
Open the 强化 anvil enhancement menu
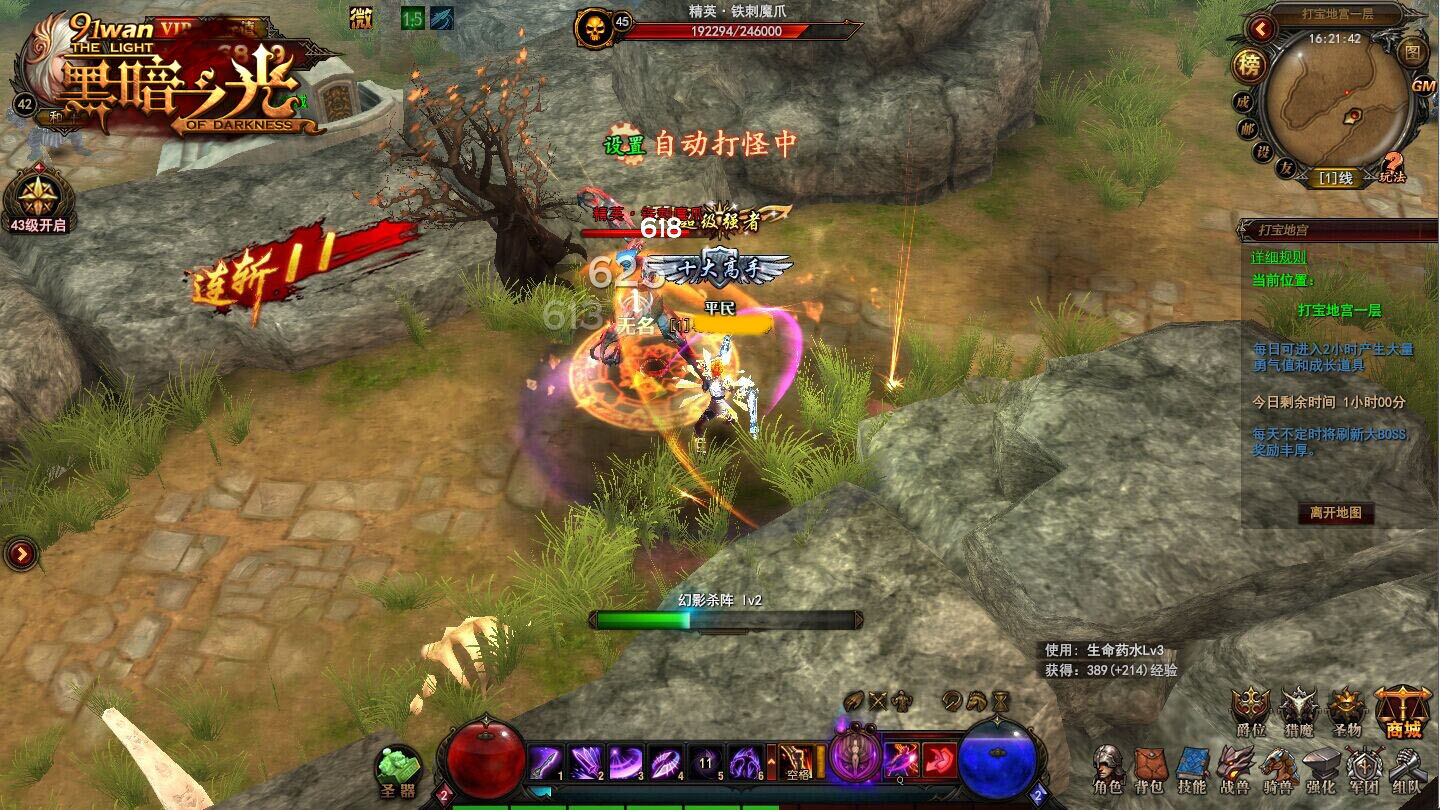point(1321,767)
